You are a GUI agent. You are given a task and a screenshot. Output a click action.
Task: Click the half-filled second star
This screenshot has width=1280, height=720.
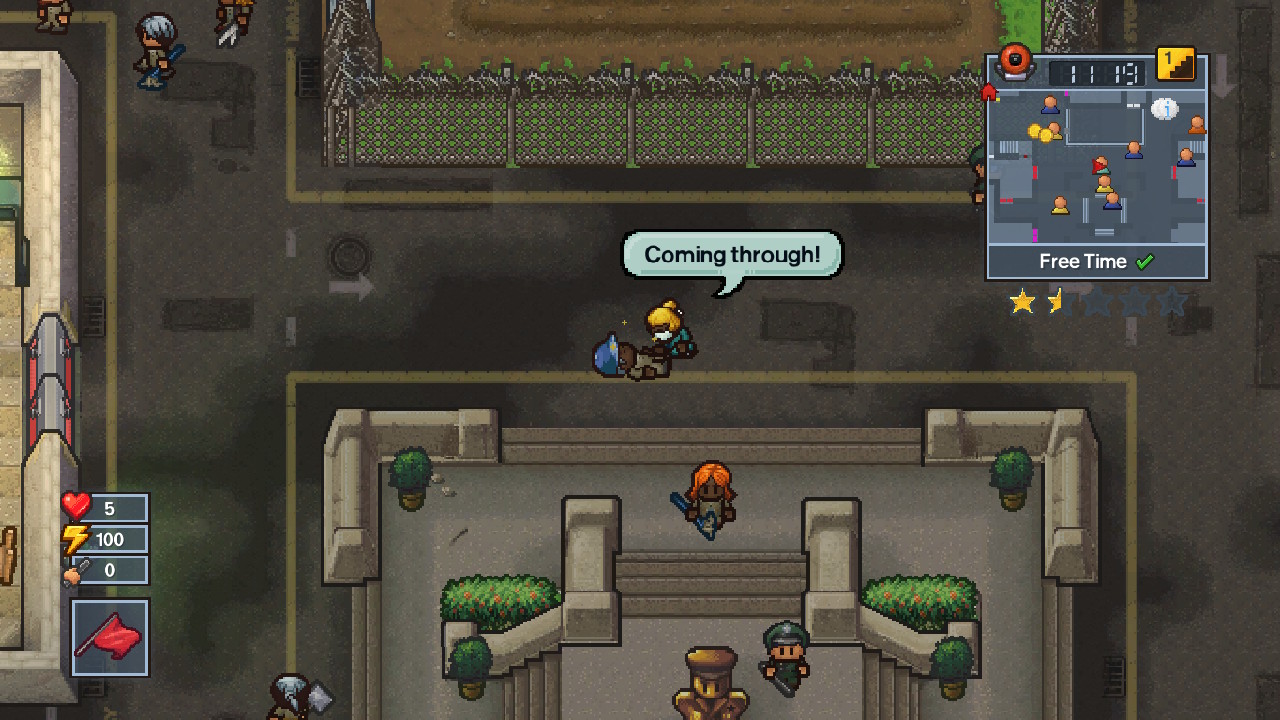(x=1057, y=301)
